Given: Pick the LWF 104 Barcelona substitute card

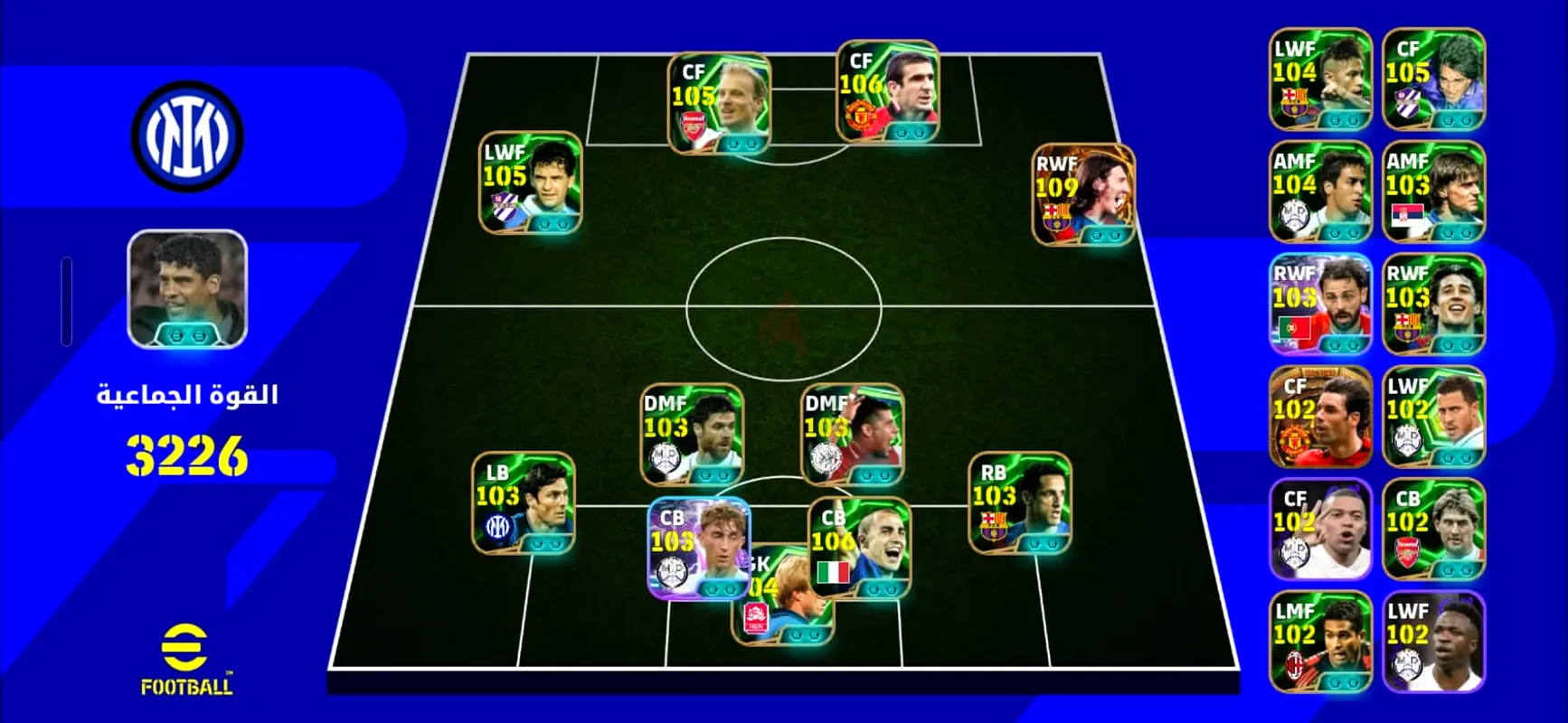Looking at the screenshot, I should point(1319,79).
